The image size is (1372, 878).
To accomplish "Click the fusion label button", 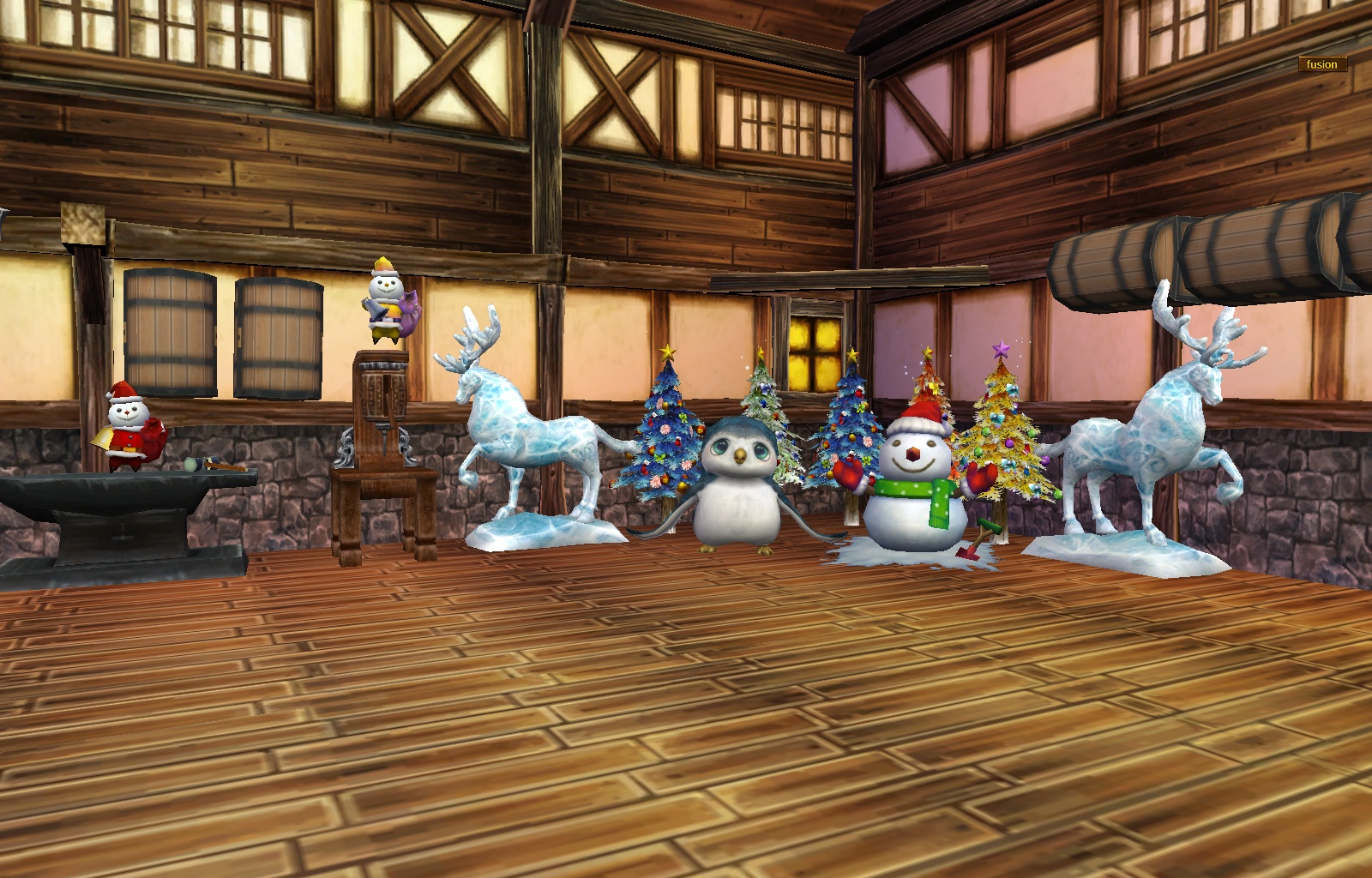I will [1321, 64].
